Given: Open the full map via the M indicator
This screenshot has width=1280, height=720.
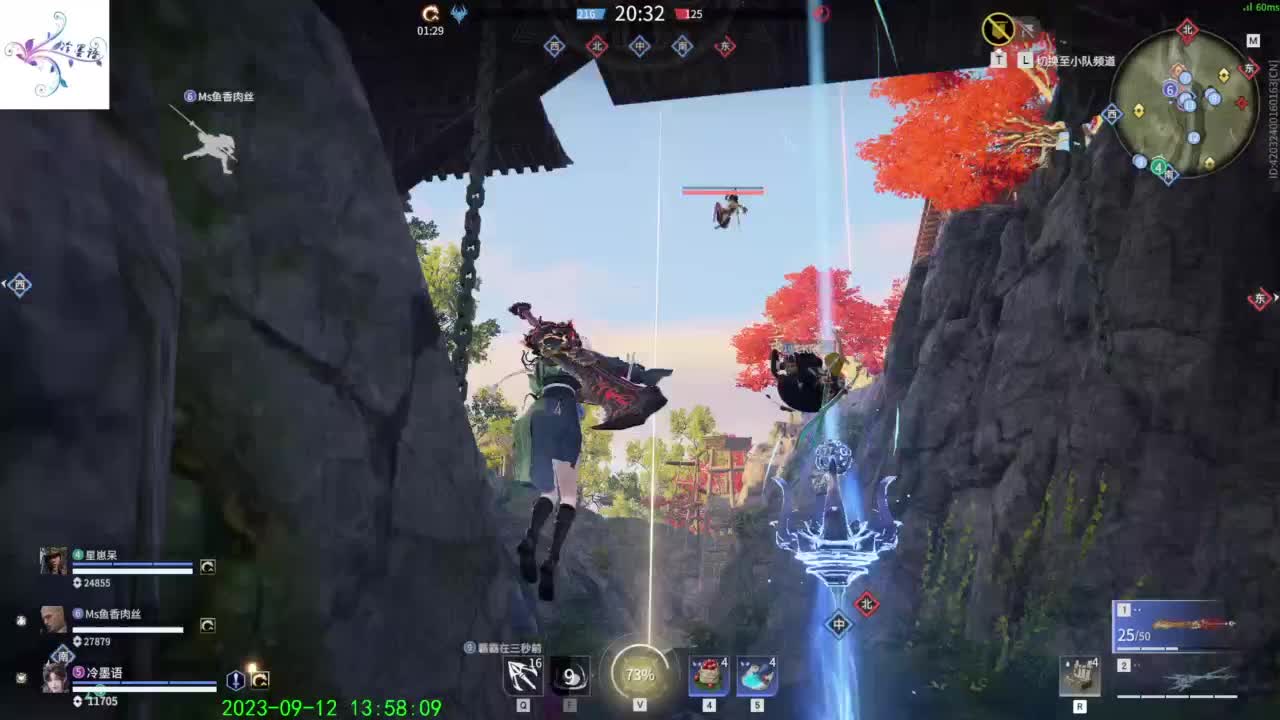Looking at the screenshot, I should point(1251,42).
